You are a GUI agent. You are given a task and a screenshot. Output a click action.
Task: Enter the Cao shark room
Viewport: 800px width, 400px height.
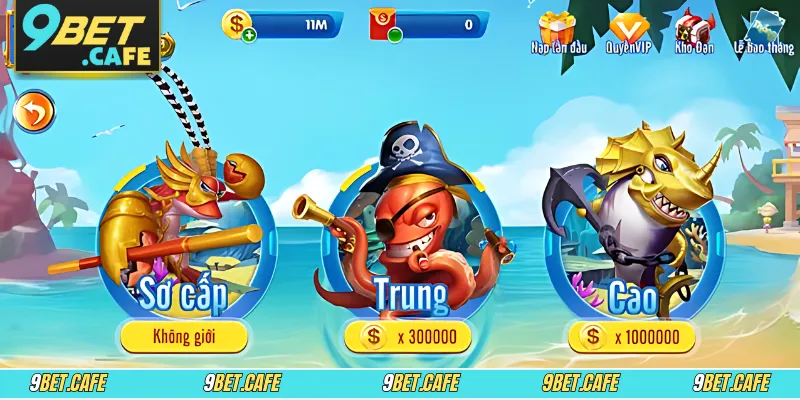point(632,240)
